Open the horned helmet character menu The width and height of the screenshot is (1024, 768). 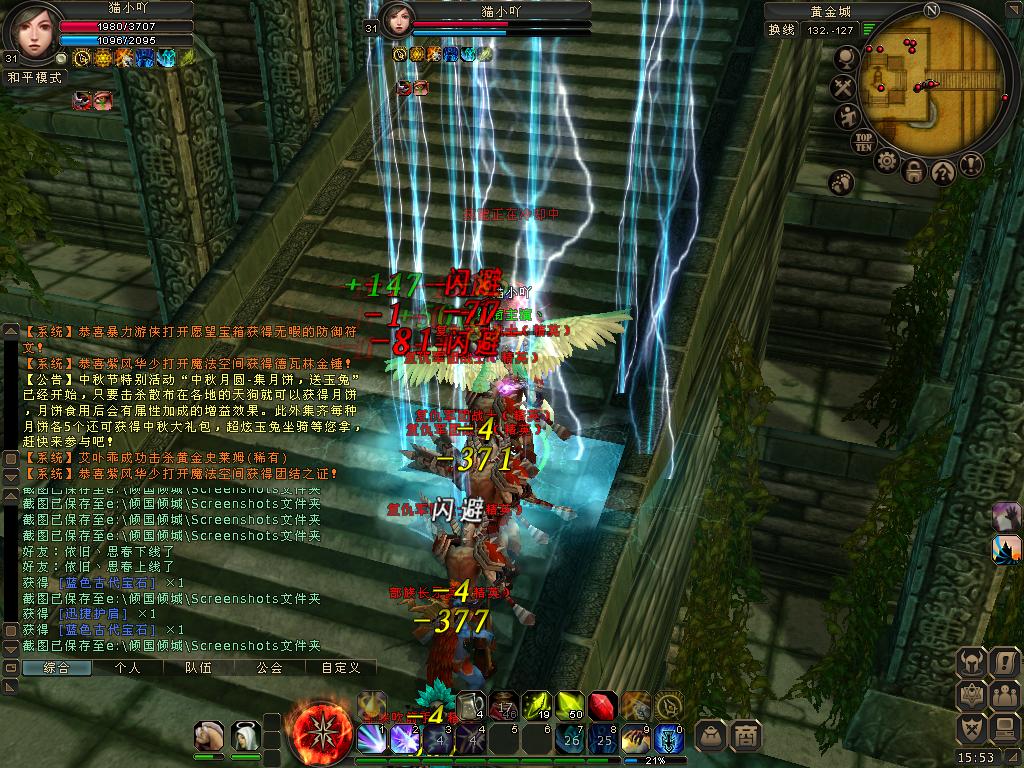[973, 662]
